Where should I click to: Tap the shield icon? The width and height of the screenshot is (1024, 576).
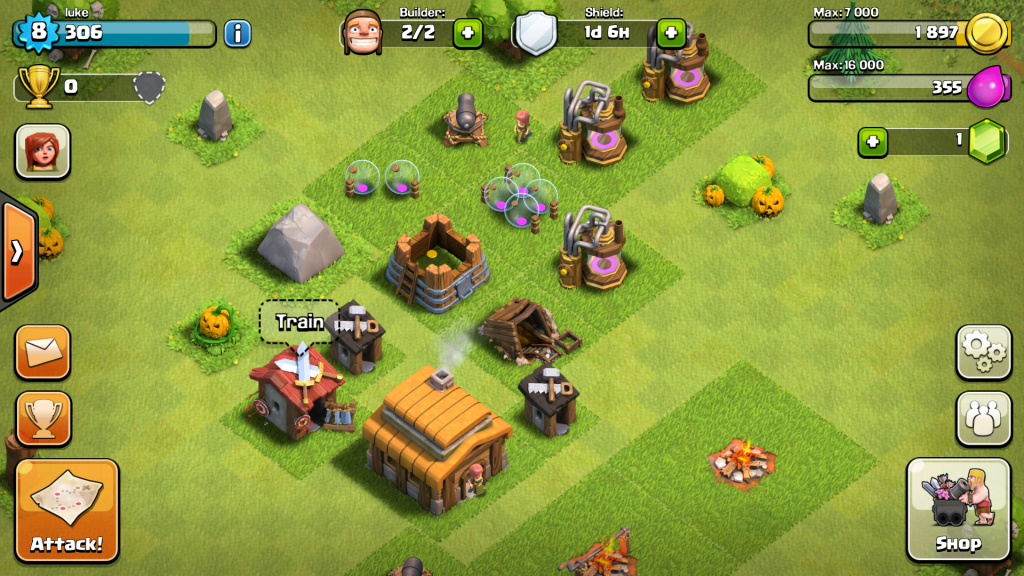(535, 33)
